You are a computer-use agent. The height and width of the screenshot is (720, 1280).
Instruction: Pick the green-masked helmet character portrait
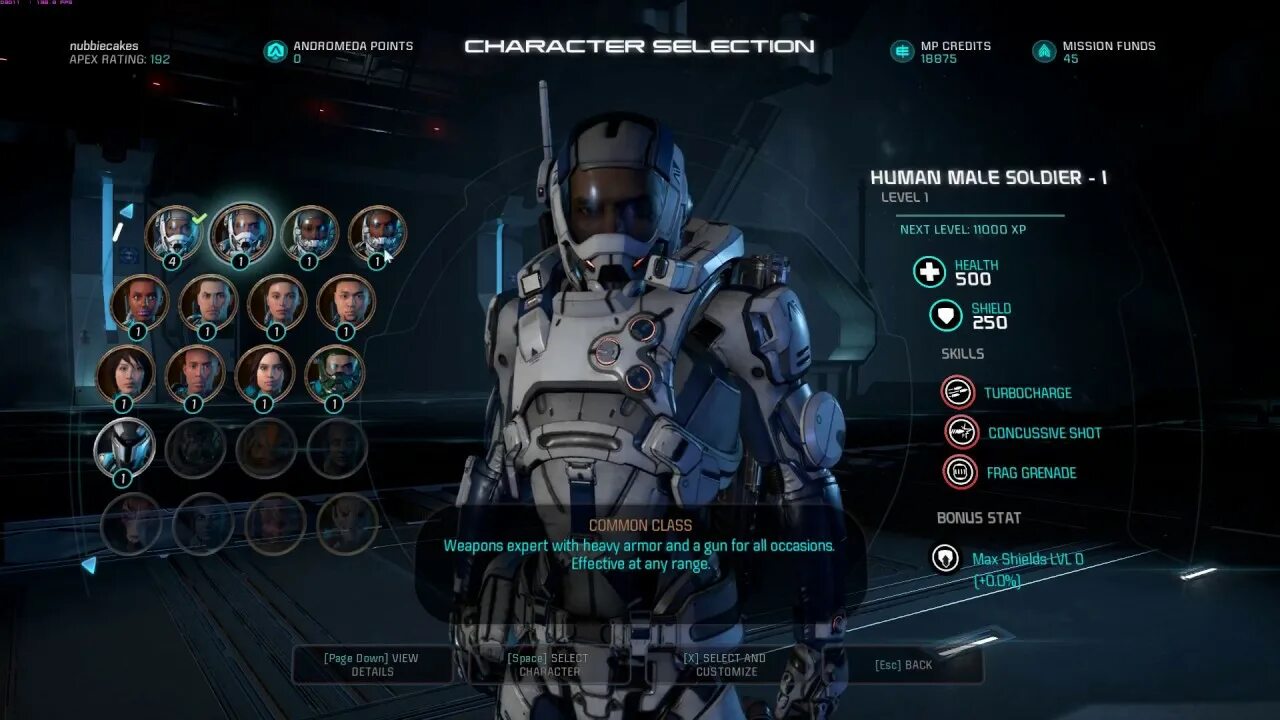coord(334,373)
